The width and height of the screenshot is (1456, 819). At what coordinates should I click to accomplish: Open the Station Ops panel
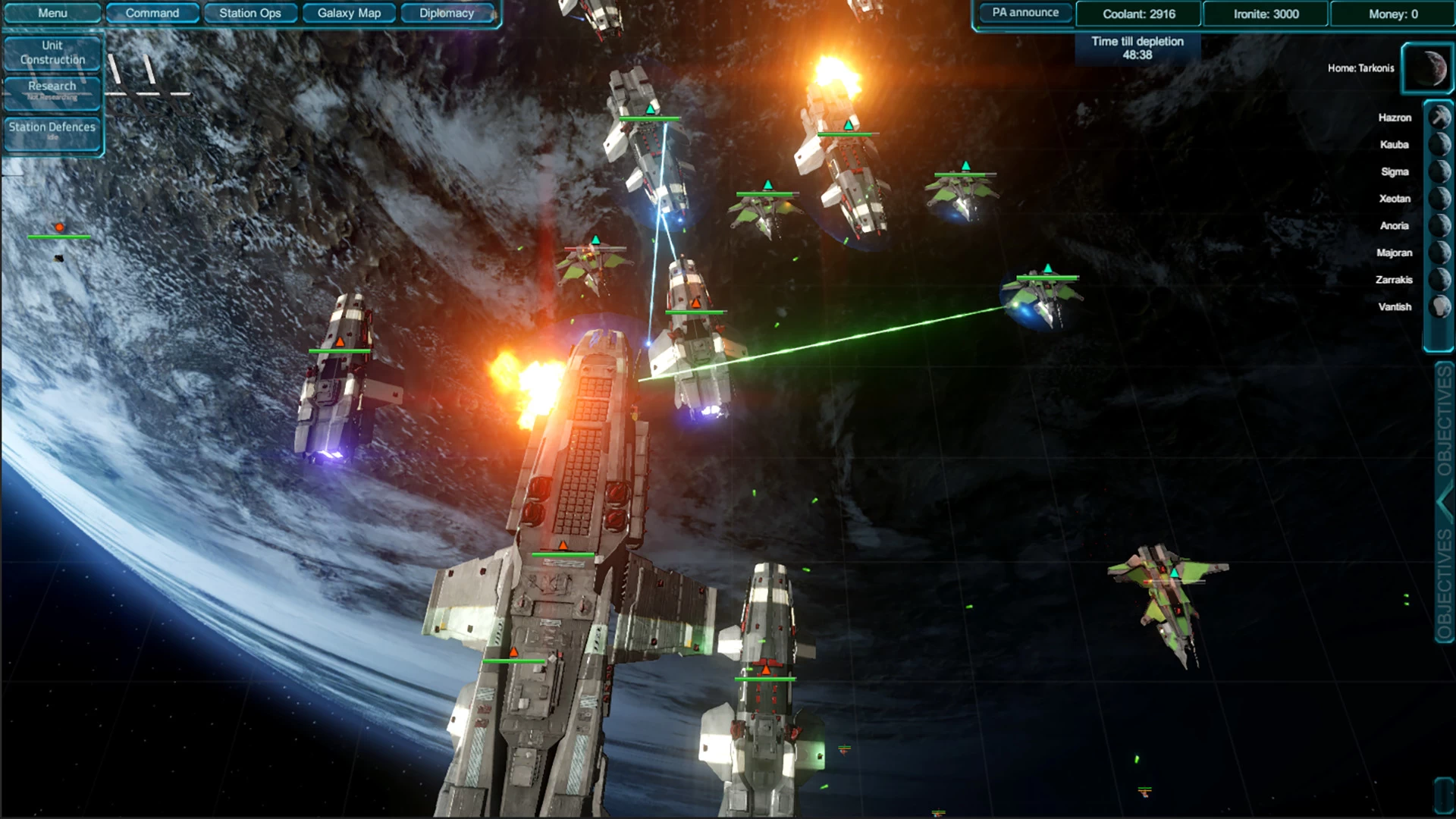click(x=250, y=12)
